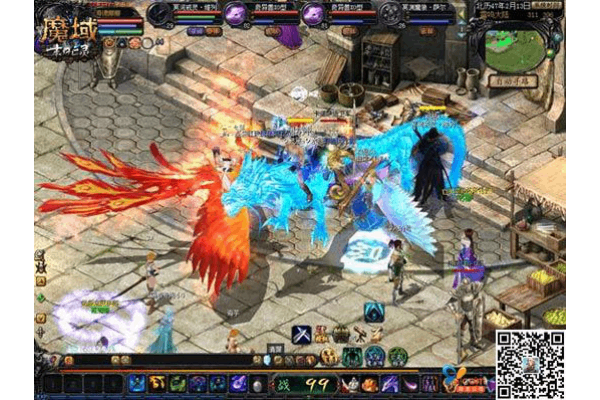Screen dimensions: 600x400
Task: Activate the crossed swords skill icon
Action: pos(301,335)
